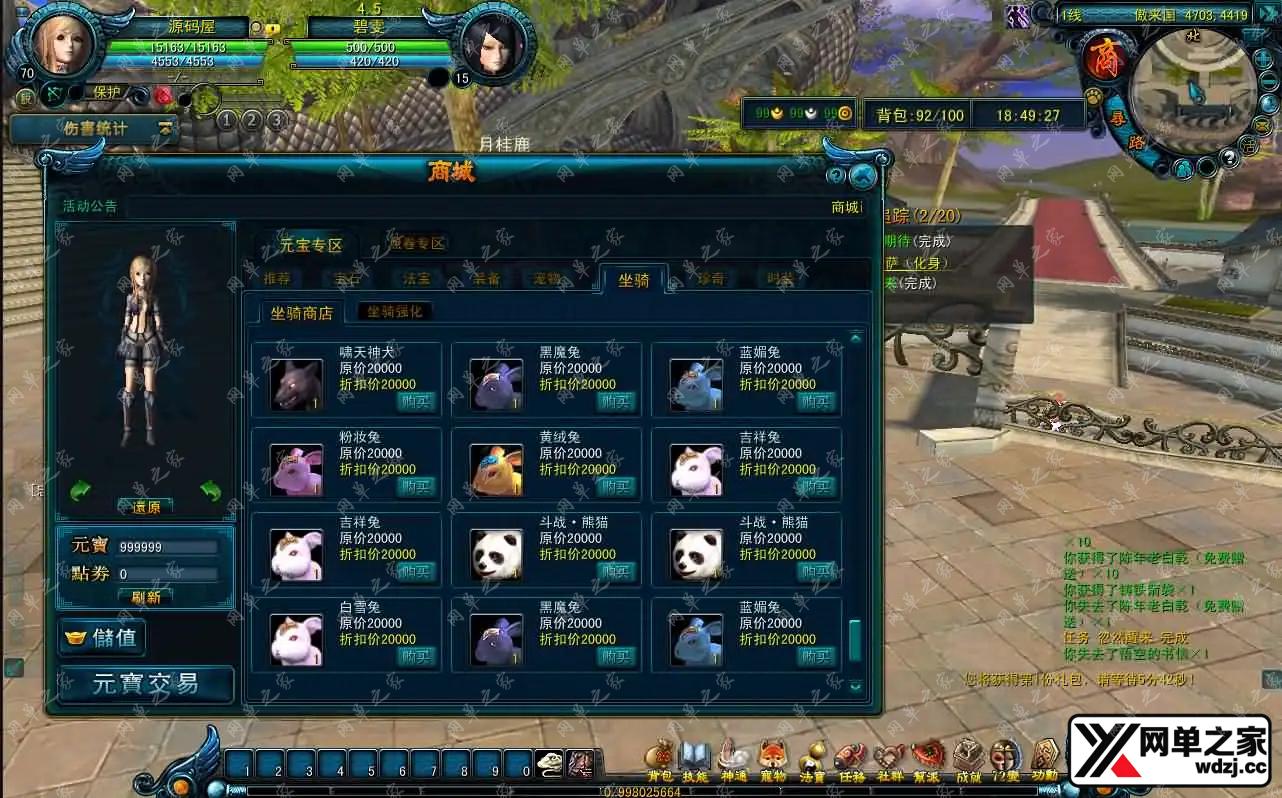Open the 背包 bag from bottom bar
The width and height of the screenshot is (1282, 798).
660,758
